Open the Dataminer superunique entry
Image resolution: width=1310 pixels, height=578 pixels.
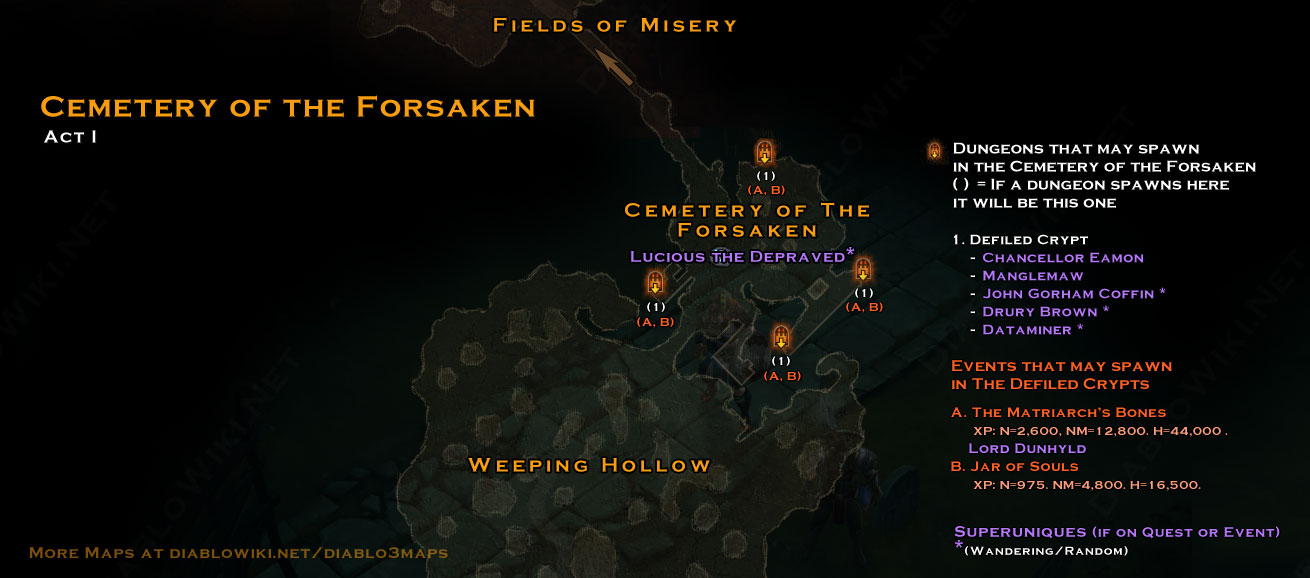coord(1028,330)
